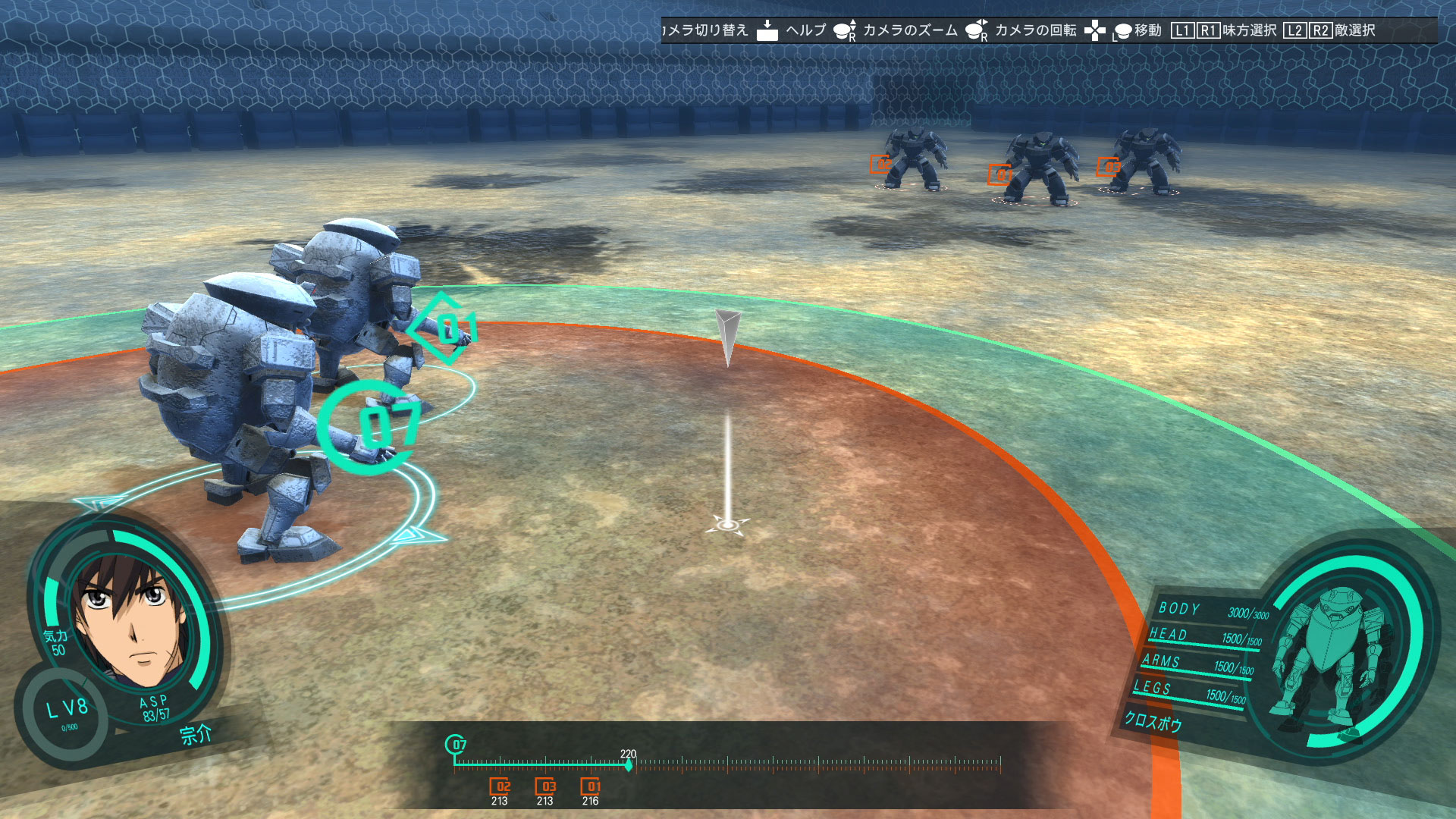Target the orange 02 enemy marker on the battlefield

click(880, 164)
